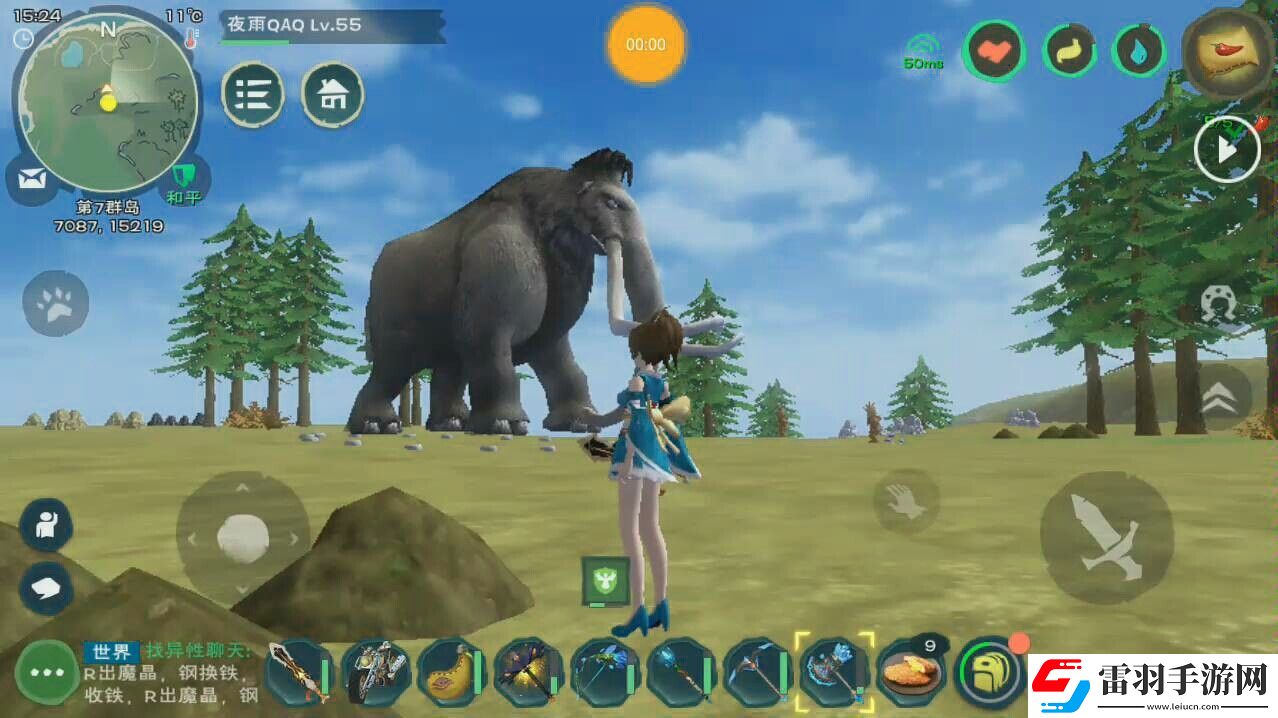Select the food plate hotbar slot
Image resolution: width=1278 pixels, height=718 pixels.
coord(910,673)
